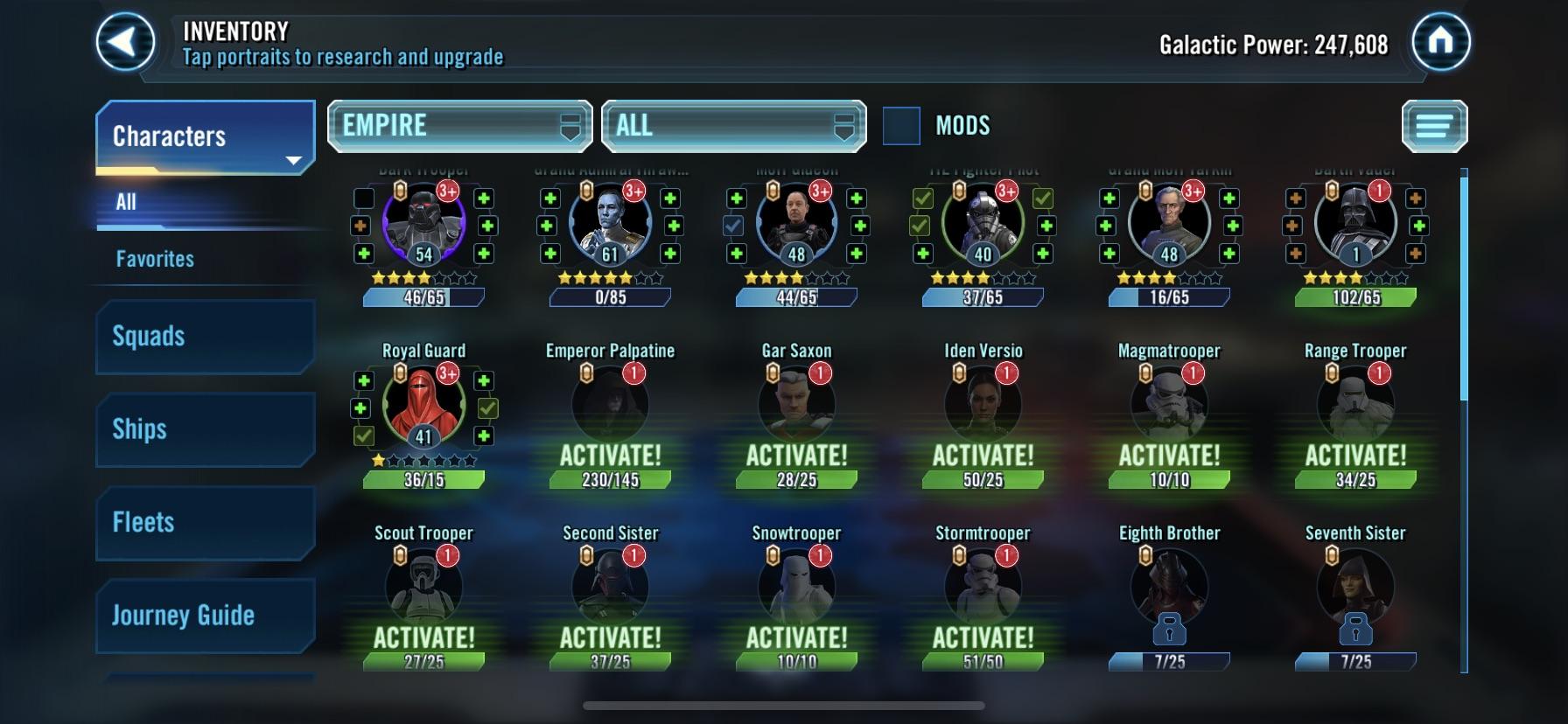1568x724 pixels.
Task: Expand the Characters category dropdown arrow
Action: point(294,160)
